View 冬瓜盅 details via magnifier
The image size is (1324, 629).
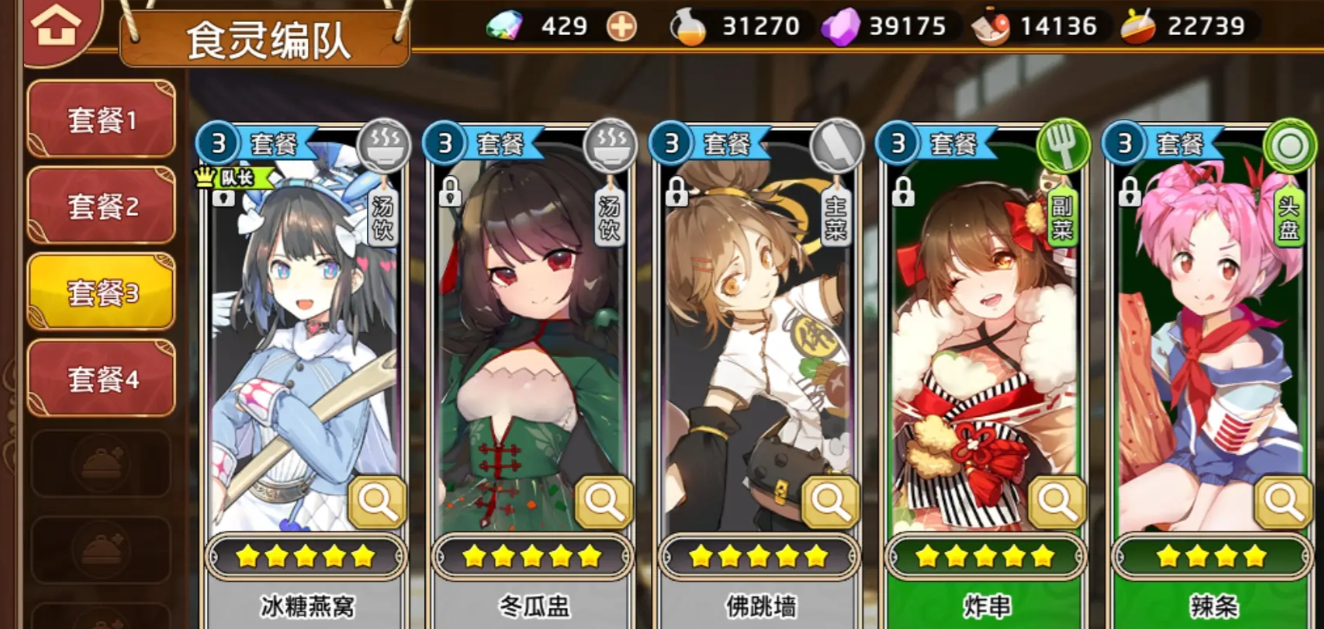point(604,502)
